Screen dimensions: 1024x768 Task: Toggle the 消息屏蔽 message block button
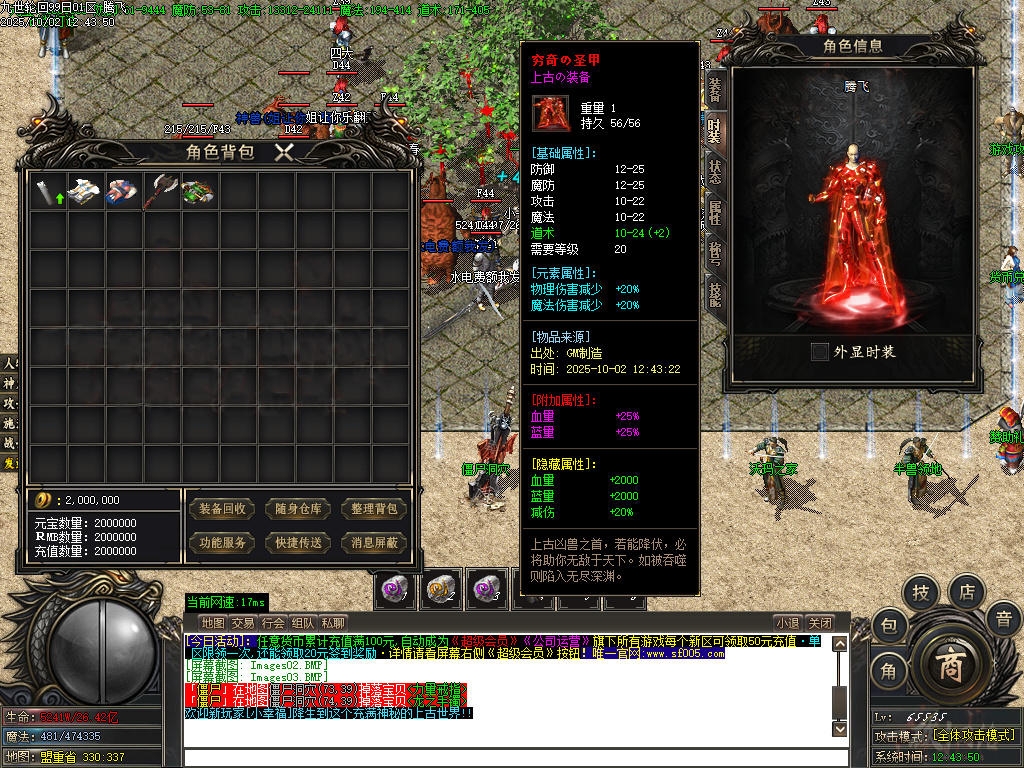coord(375,543)
